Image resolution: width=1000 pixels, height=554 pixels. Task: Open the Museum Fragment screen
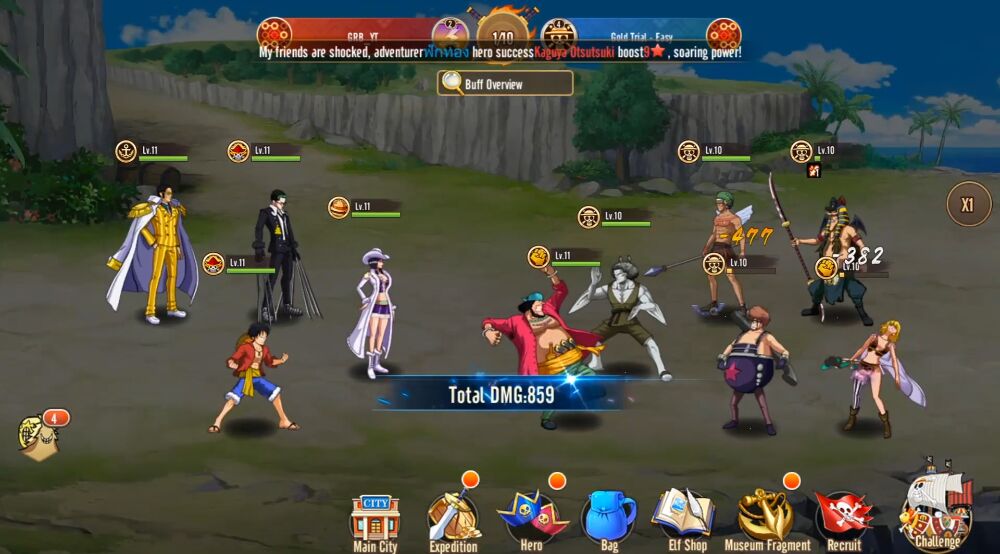pos(766,516)
